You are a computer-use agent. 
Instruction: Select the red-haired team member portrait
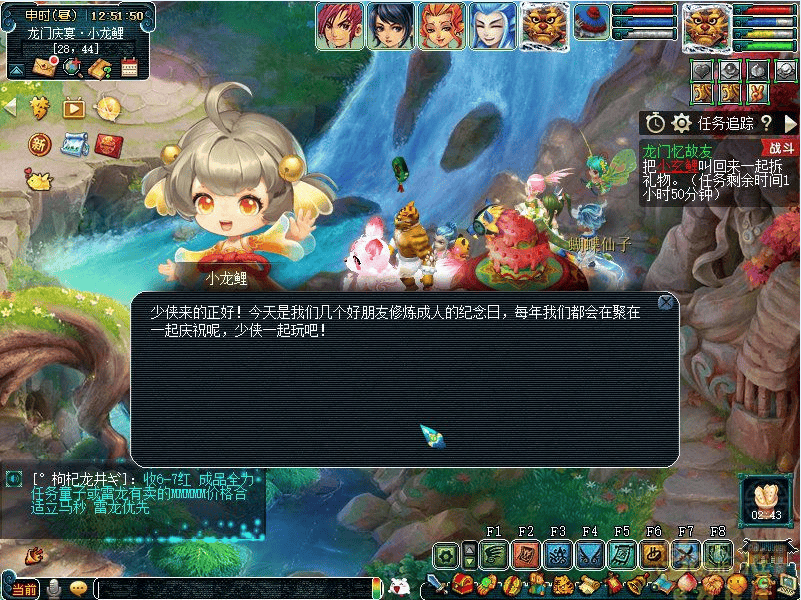[339, 25]
